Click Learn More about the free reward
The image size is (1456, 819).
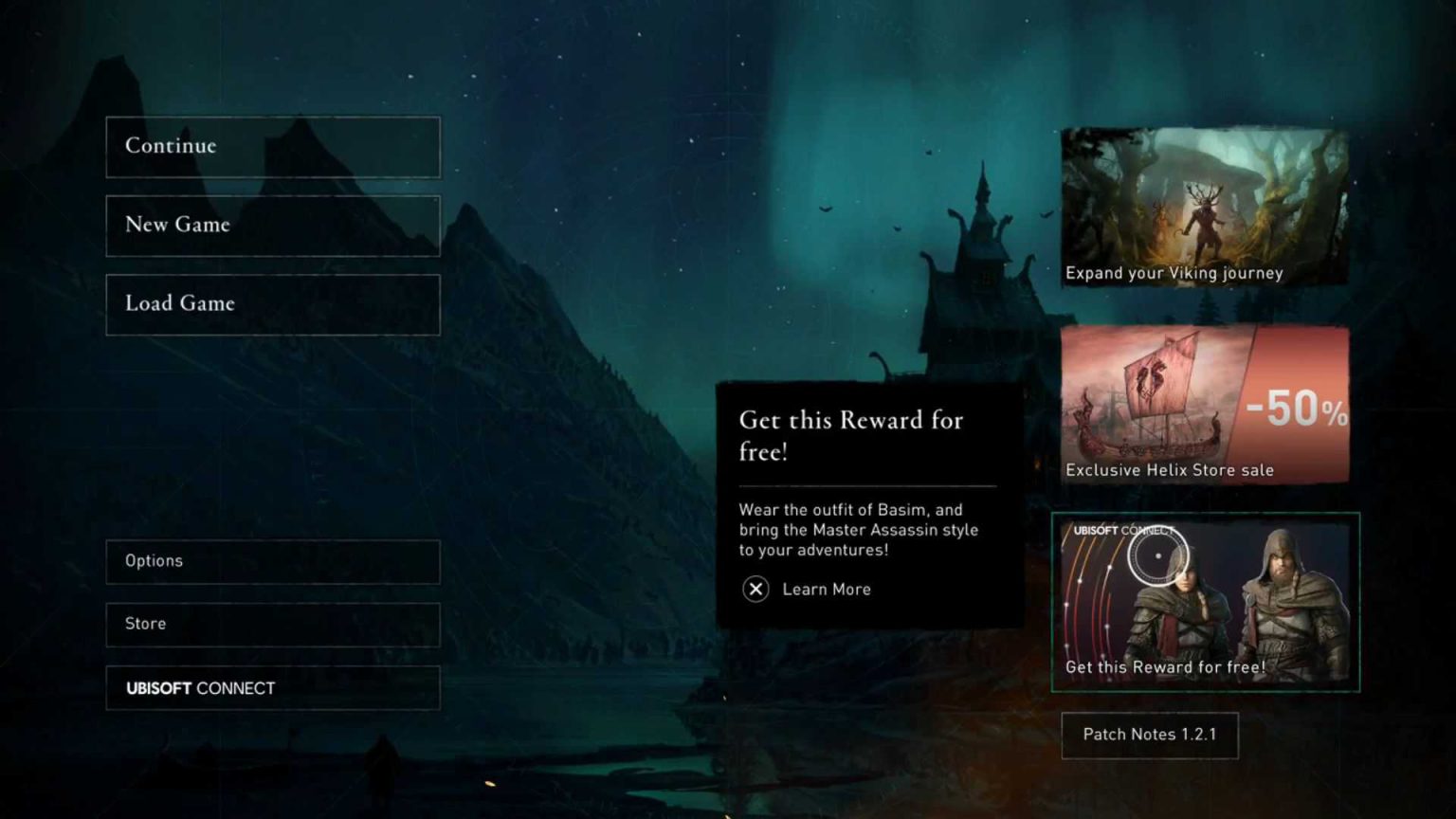[x=825, y=589]
